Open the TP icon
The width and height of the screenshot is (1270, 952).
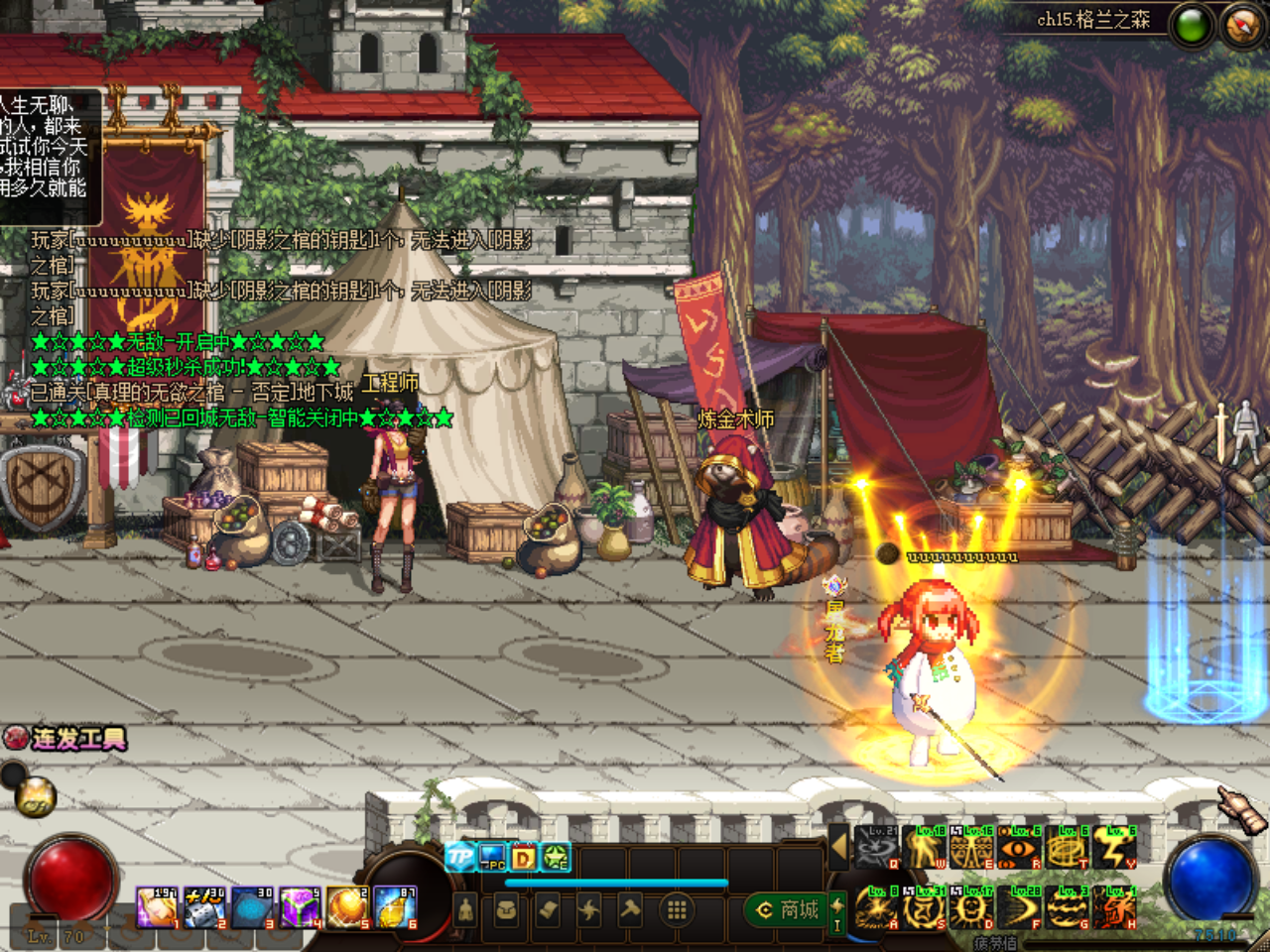[460, 857]
